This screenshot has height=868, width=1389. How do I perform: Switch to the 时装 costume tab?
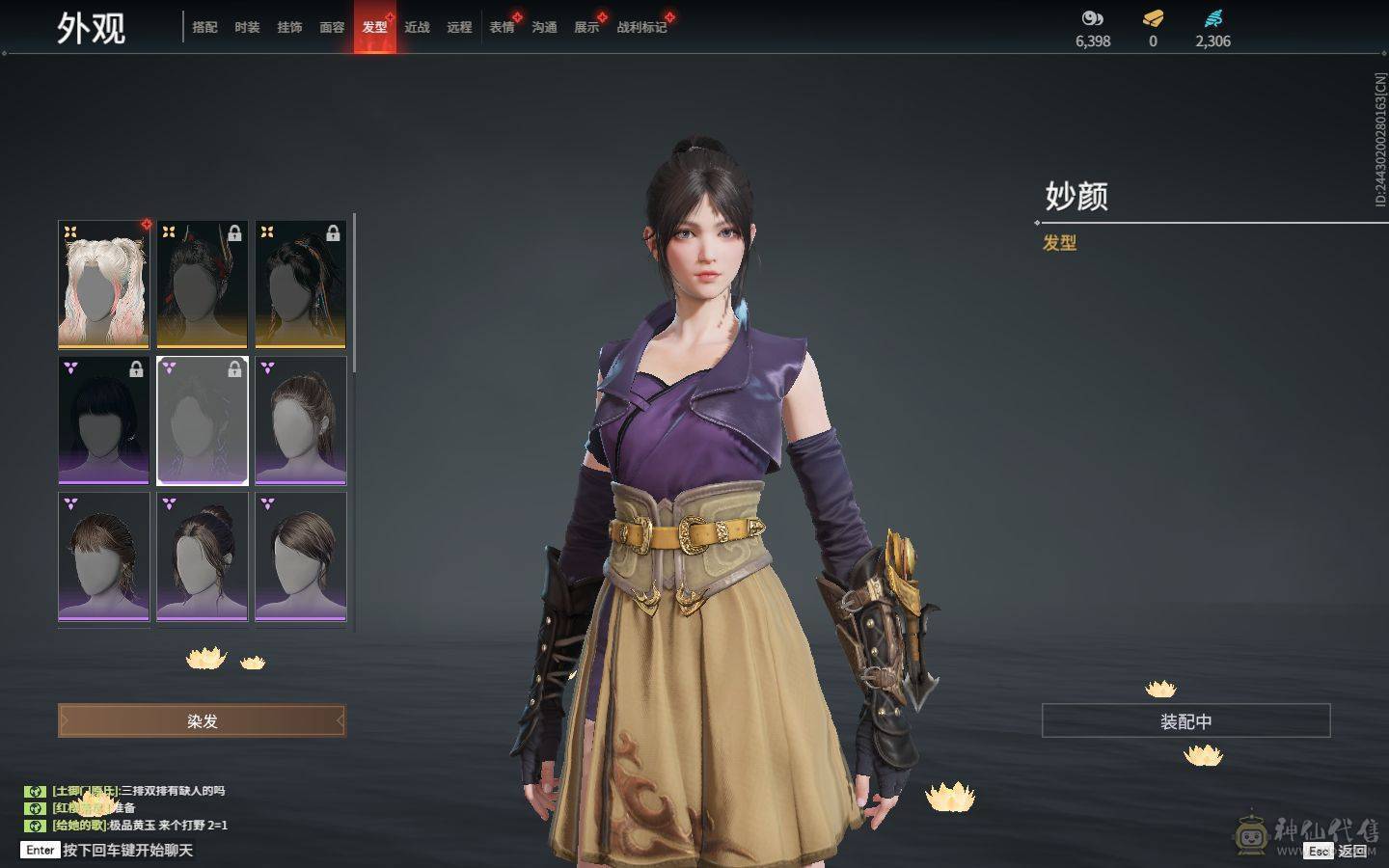247,28
